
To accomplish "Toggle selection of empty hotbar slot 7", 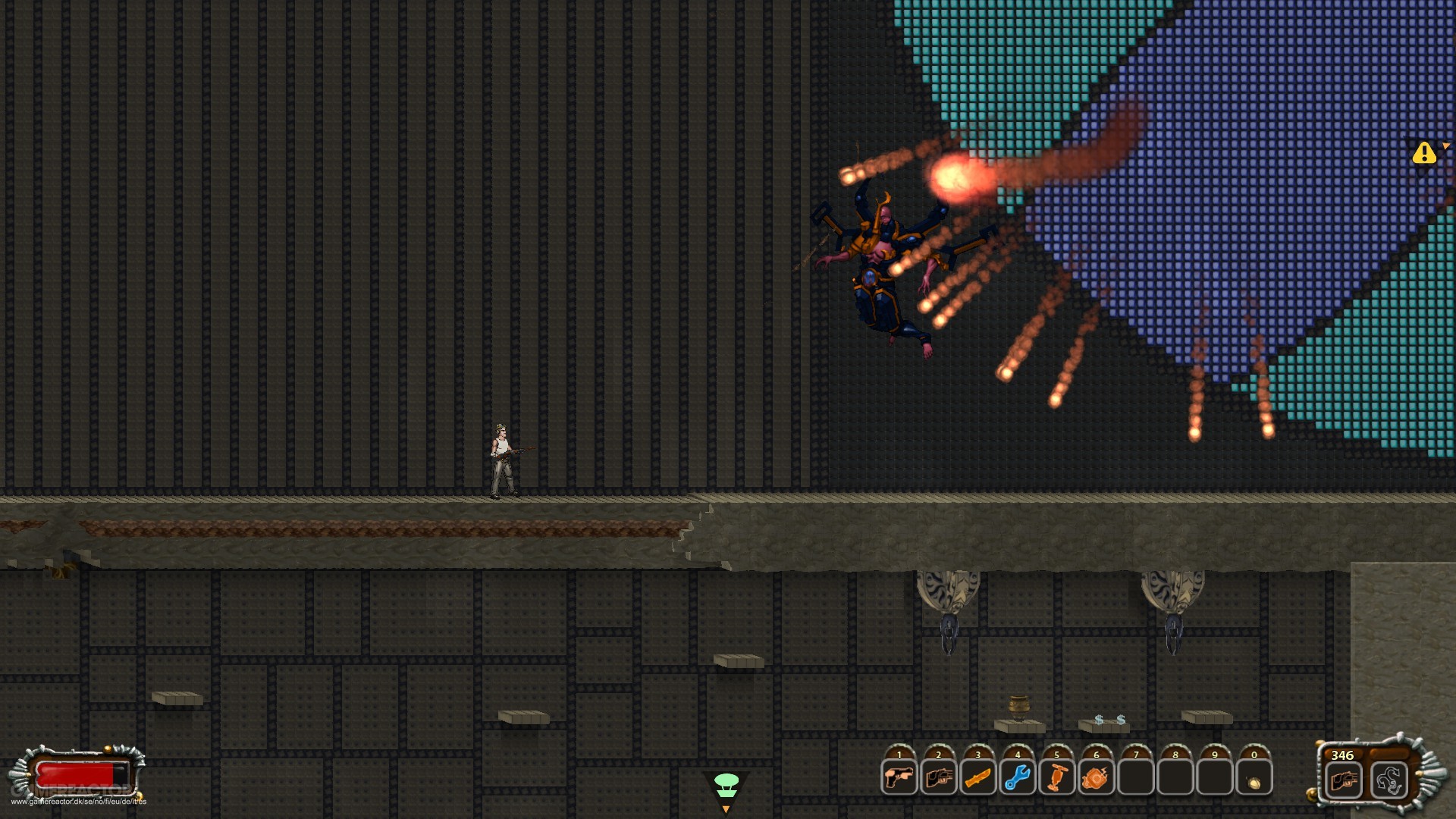I will point(1135,777).
